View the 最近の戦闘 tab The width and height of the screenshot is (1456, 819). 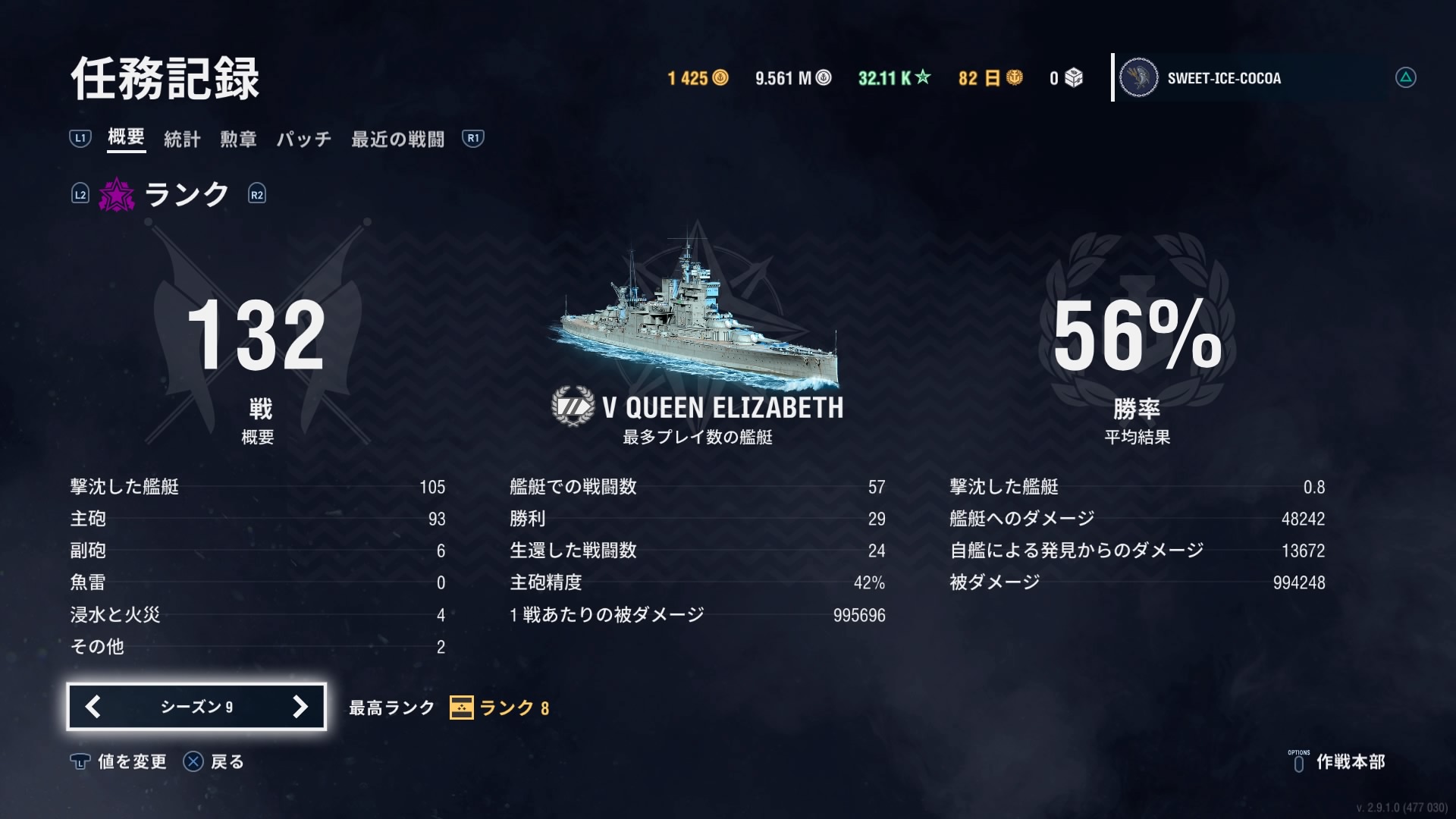point(397,139)
